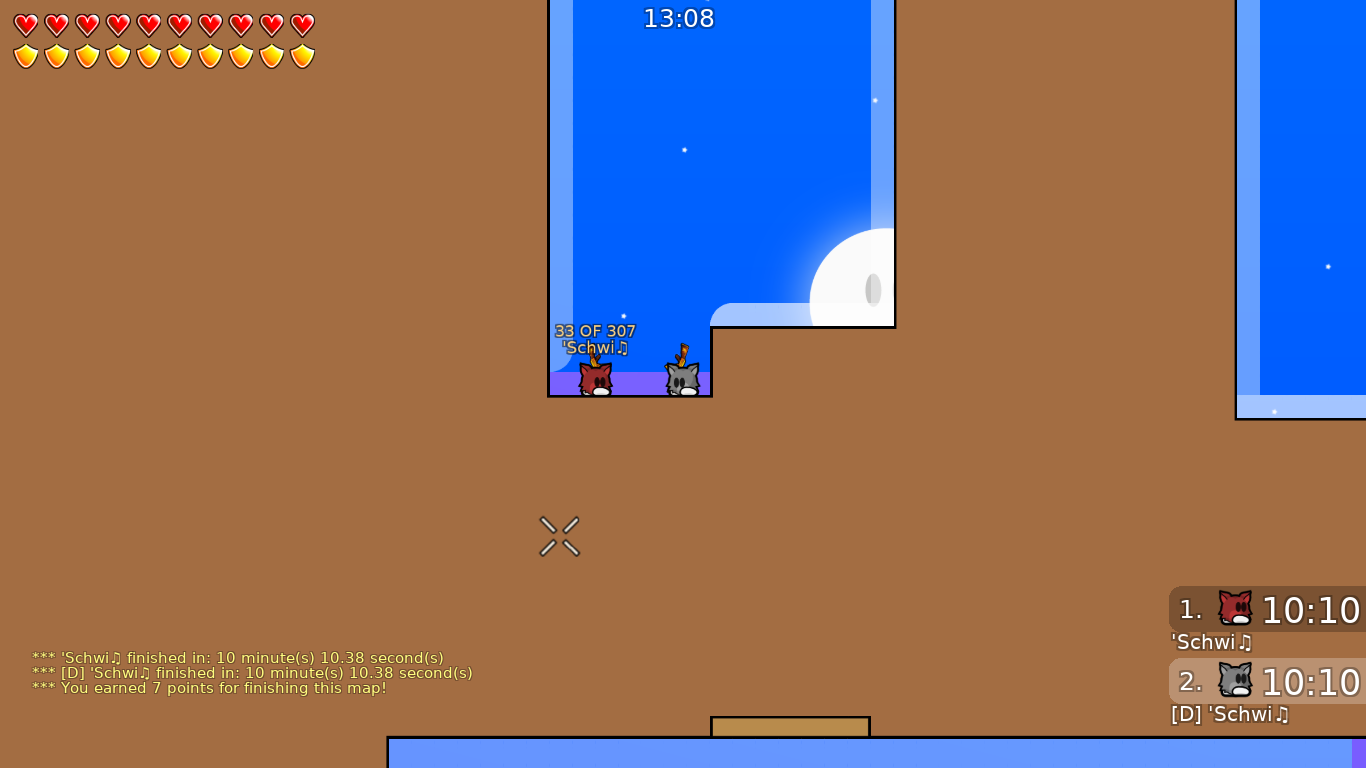
Task: Click the first heart icon in the health bar
Action: click(x=24, y=25)
